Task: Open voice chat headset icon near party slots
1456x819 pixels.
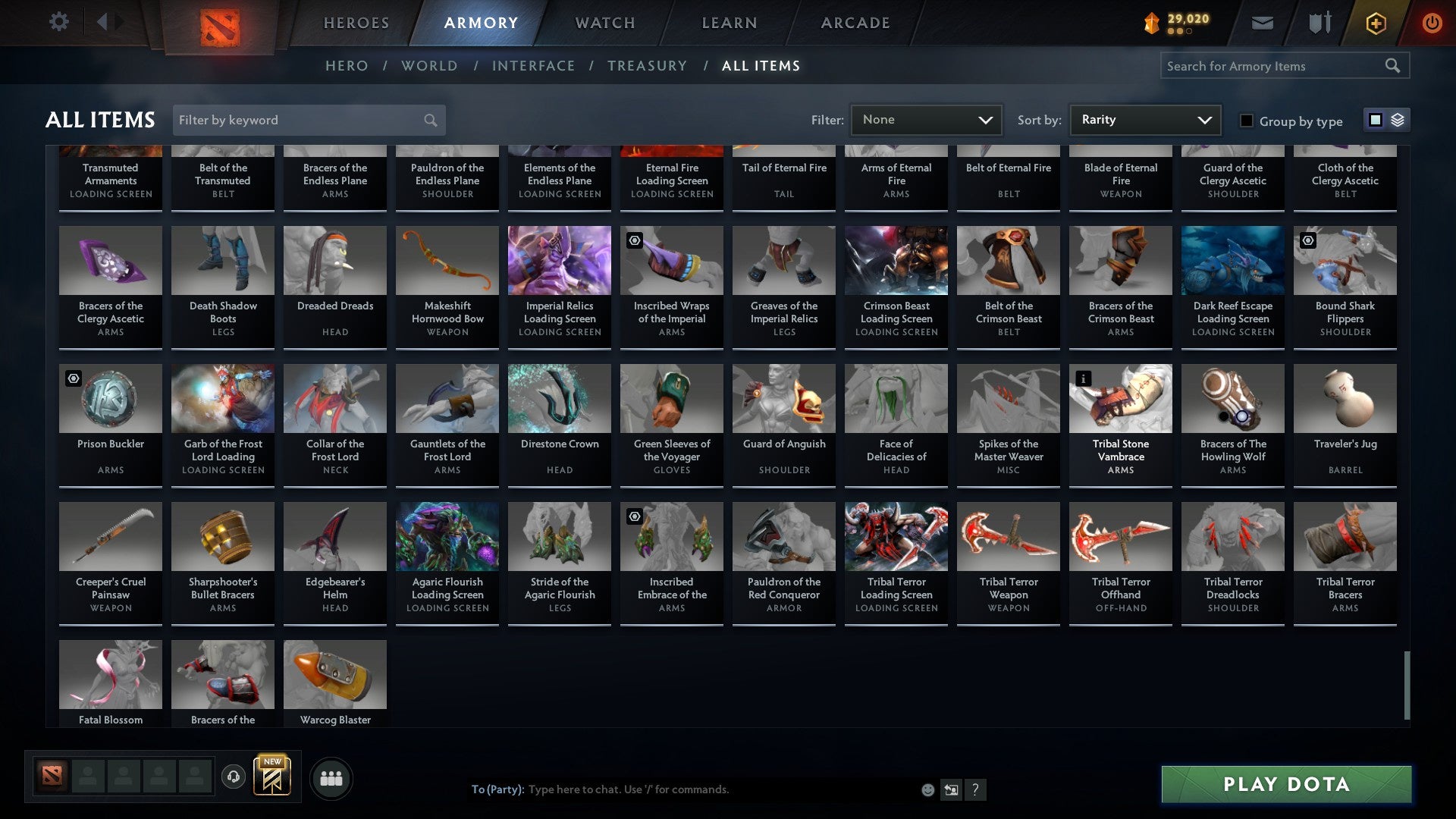Action: pos(234,775)
